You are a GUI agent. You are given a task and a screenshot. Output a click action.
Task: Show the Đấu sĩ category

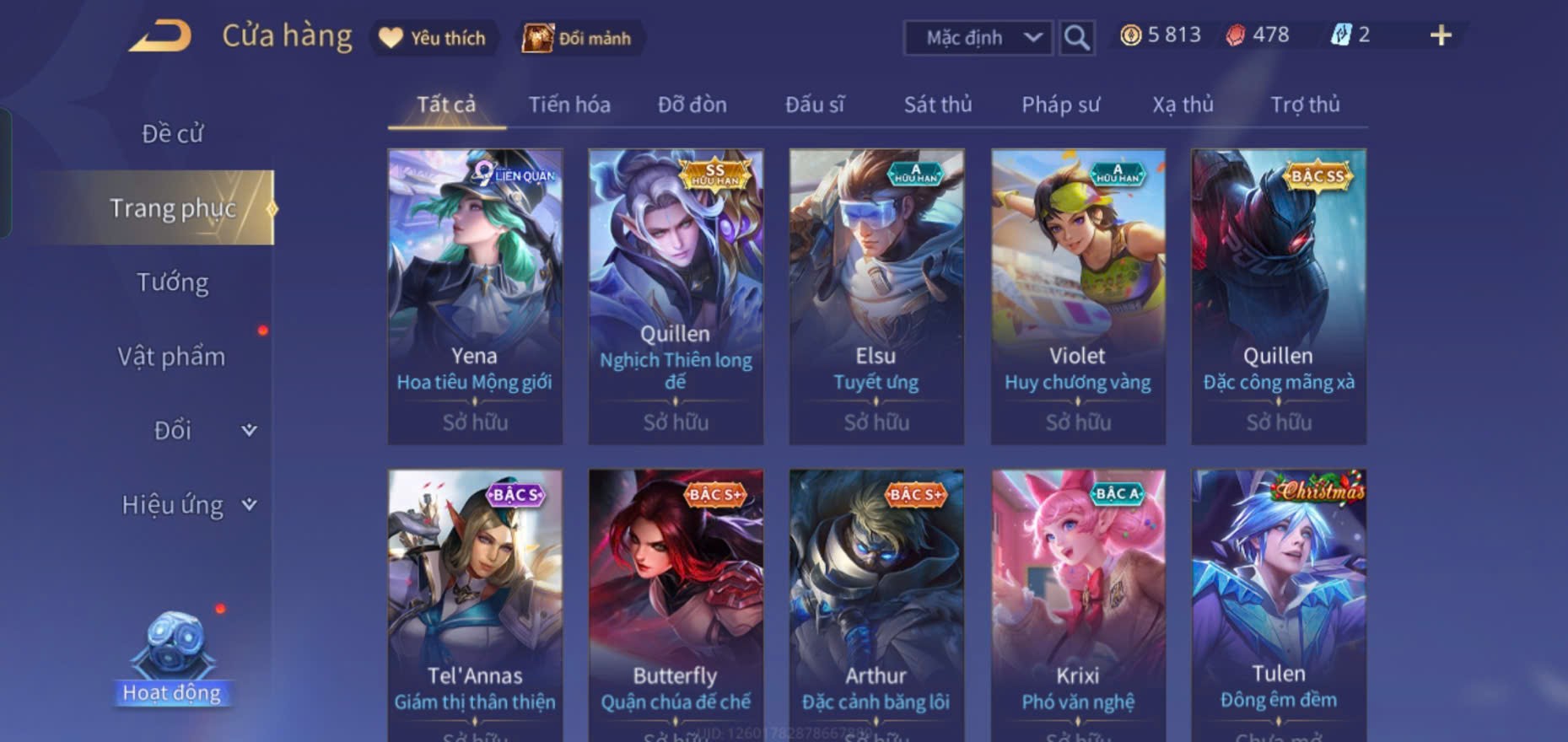tap(814, 105)
